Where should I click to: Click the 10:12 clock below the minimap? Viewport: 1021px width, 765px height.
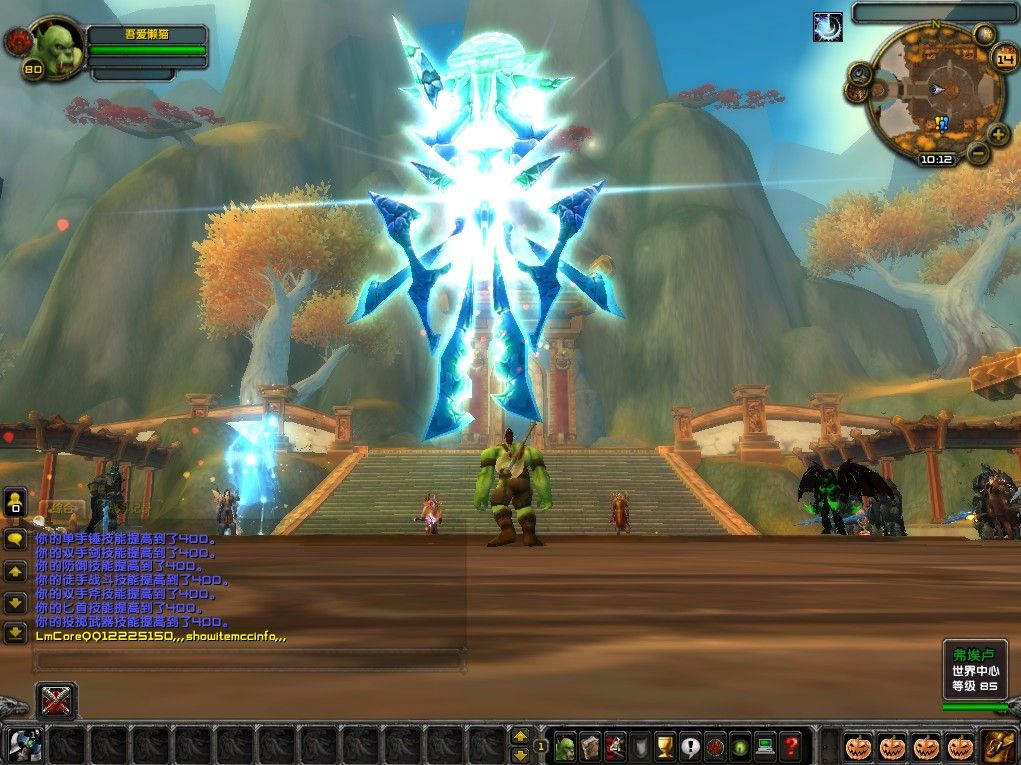[936, 159]
